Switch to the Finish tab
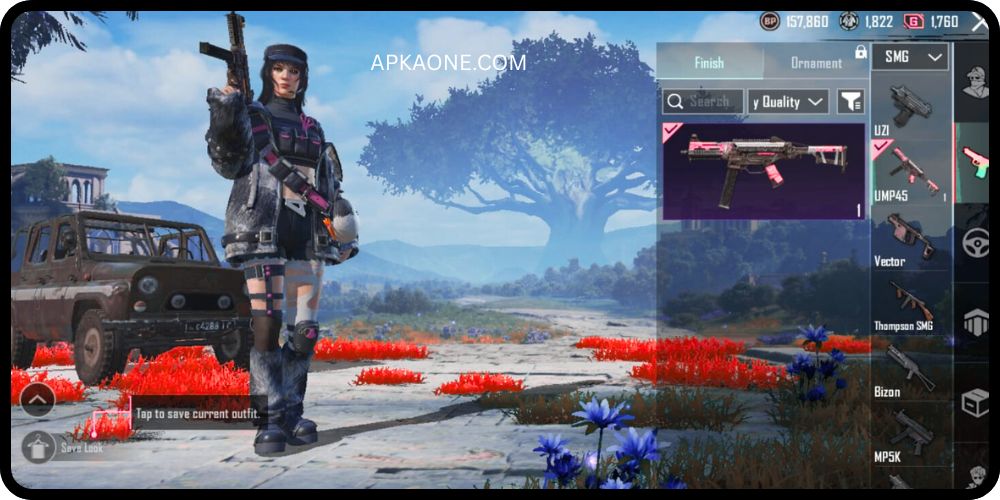 (x=709, y=62)
